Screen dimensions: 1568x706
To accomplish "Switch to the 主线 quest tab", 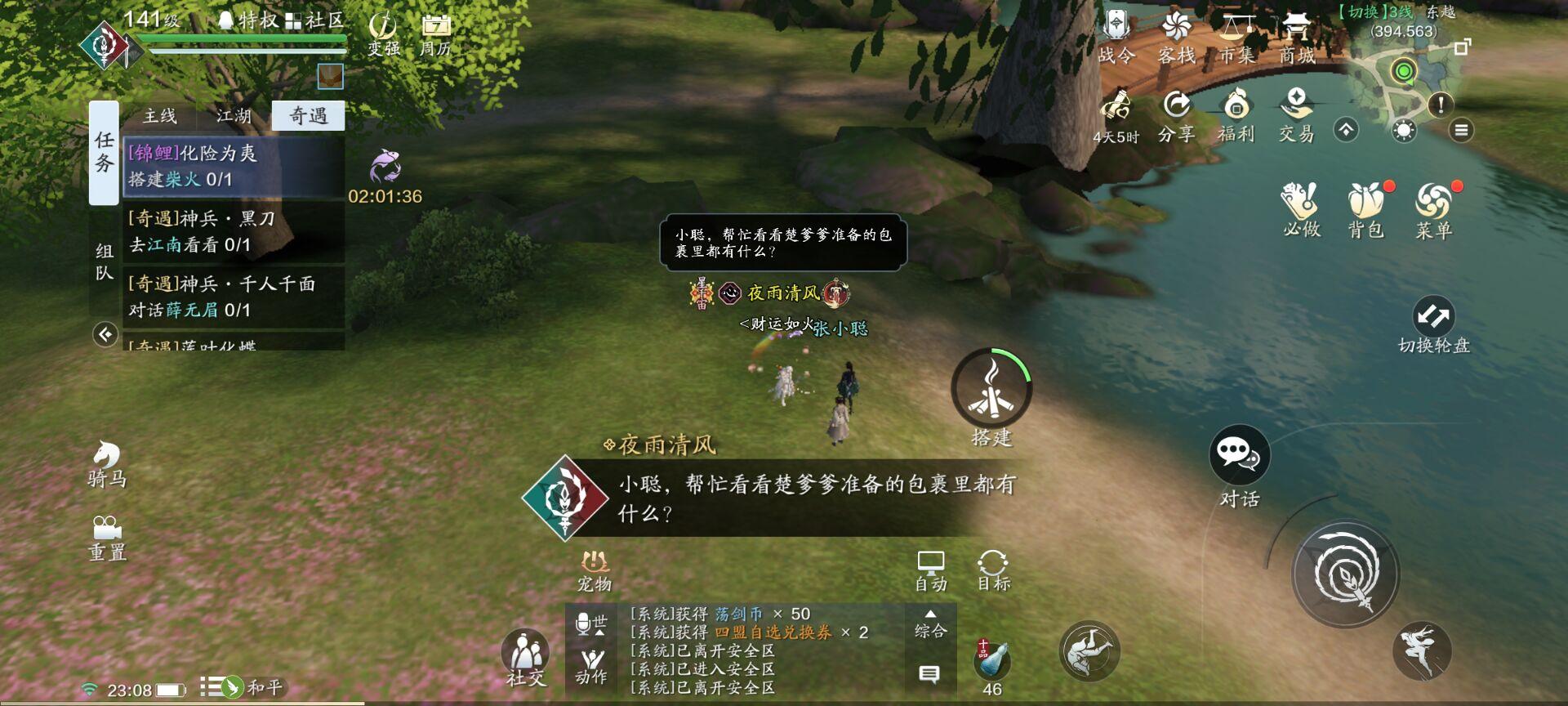I will tap(161, 116).
